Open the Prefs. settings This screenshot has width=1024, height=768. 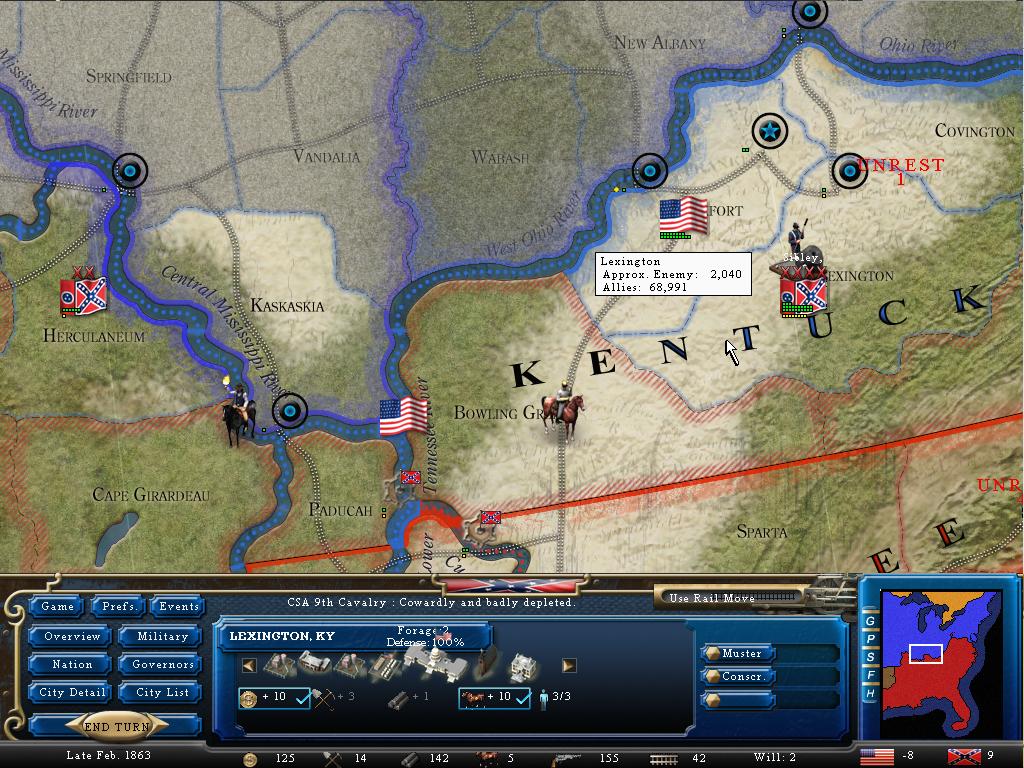(119, 606)
